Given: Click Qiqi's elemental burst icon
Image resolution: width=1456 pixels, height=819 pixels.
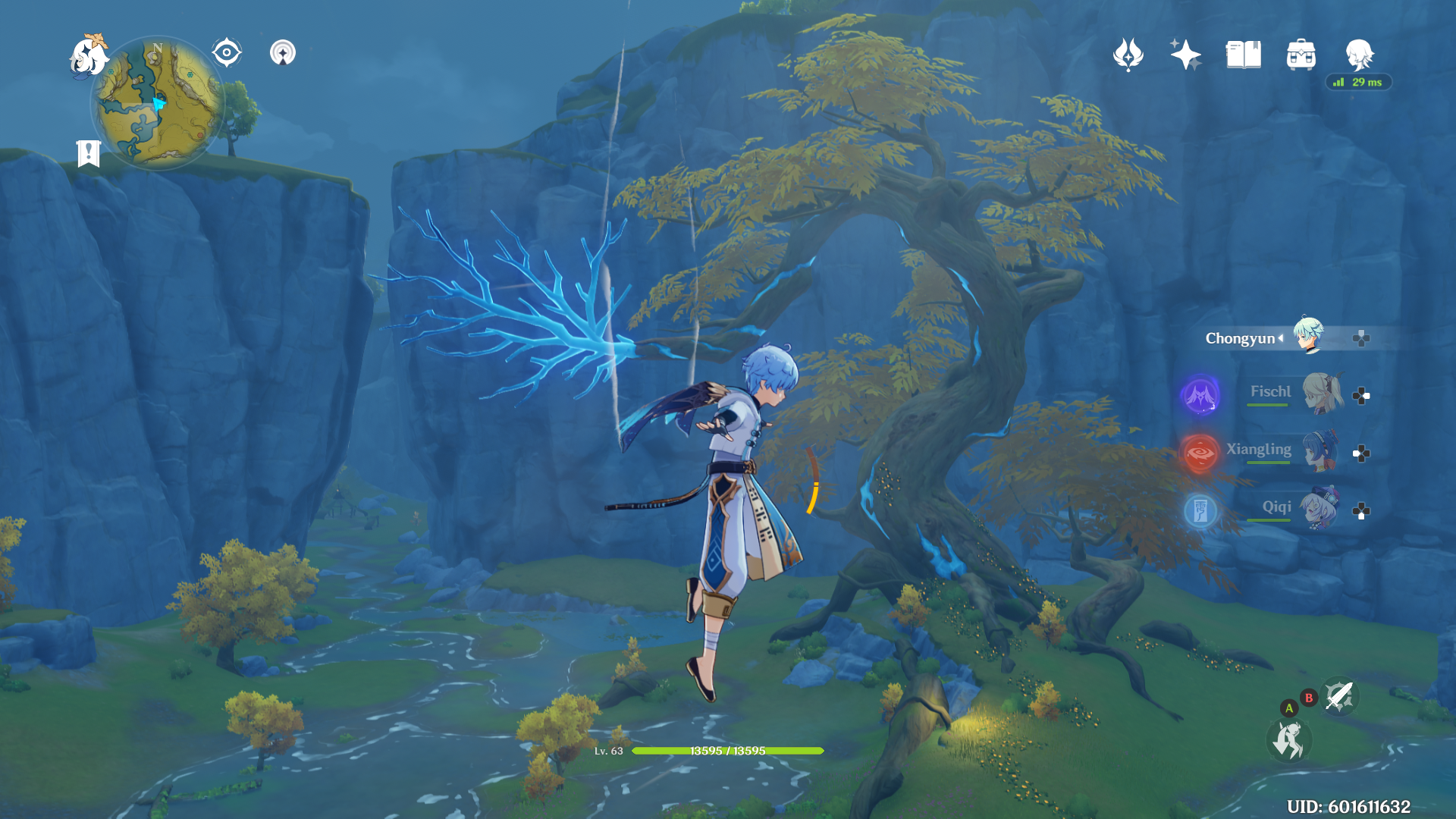Looking at the screenshot, I should click(x=1200, y=511).
